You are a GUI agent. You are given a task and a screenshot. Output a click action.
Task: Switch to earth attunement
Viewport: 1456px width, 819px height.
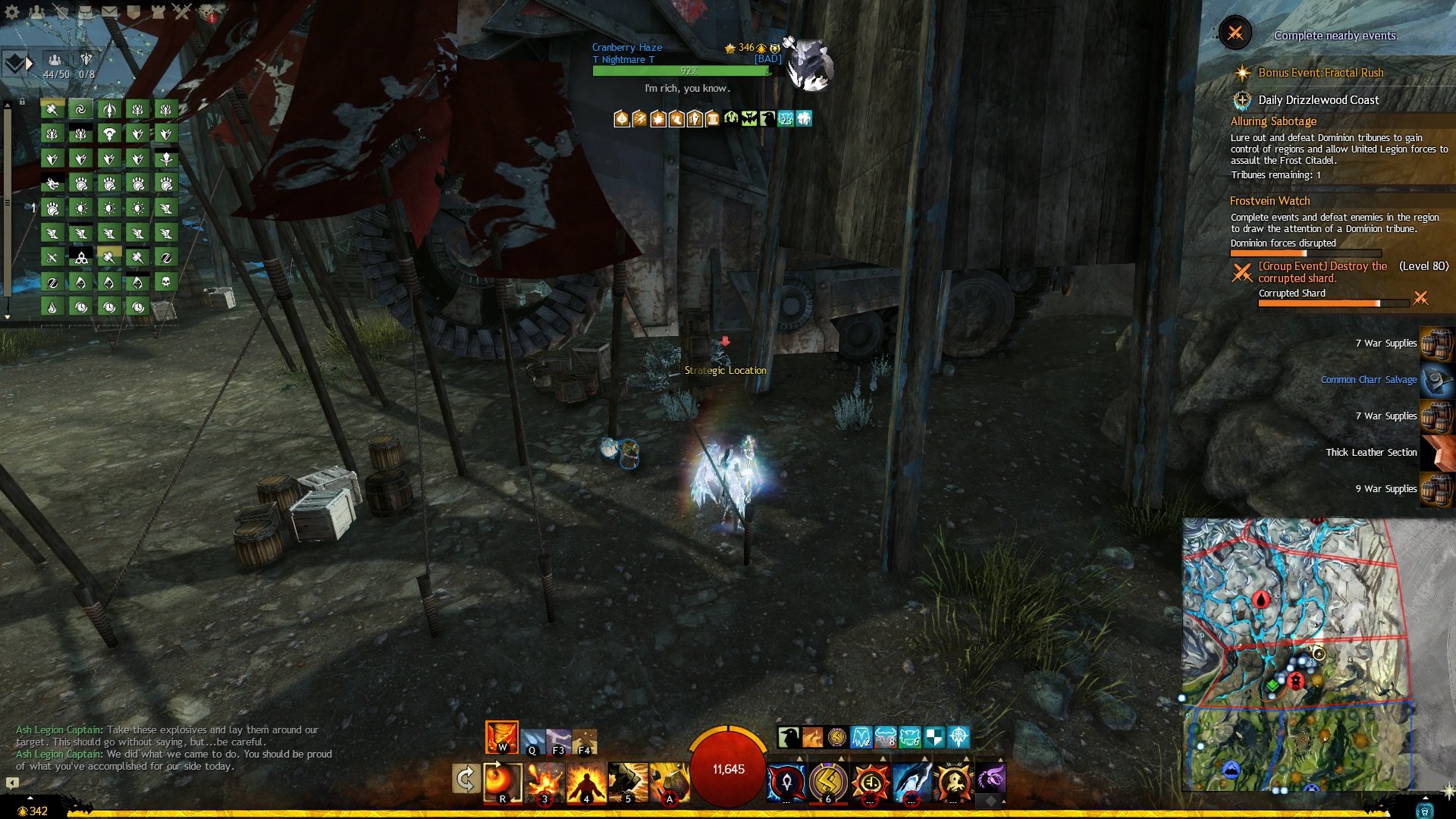point(585,739)
